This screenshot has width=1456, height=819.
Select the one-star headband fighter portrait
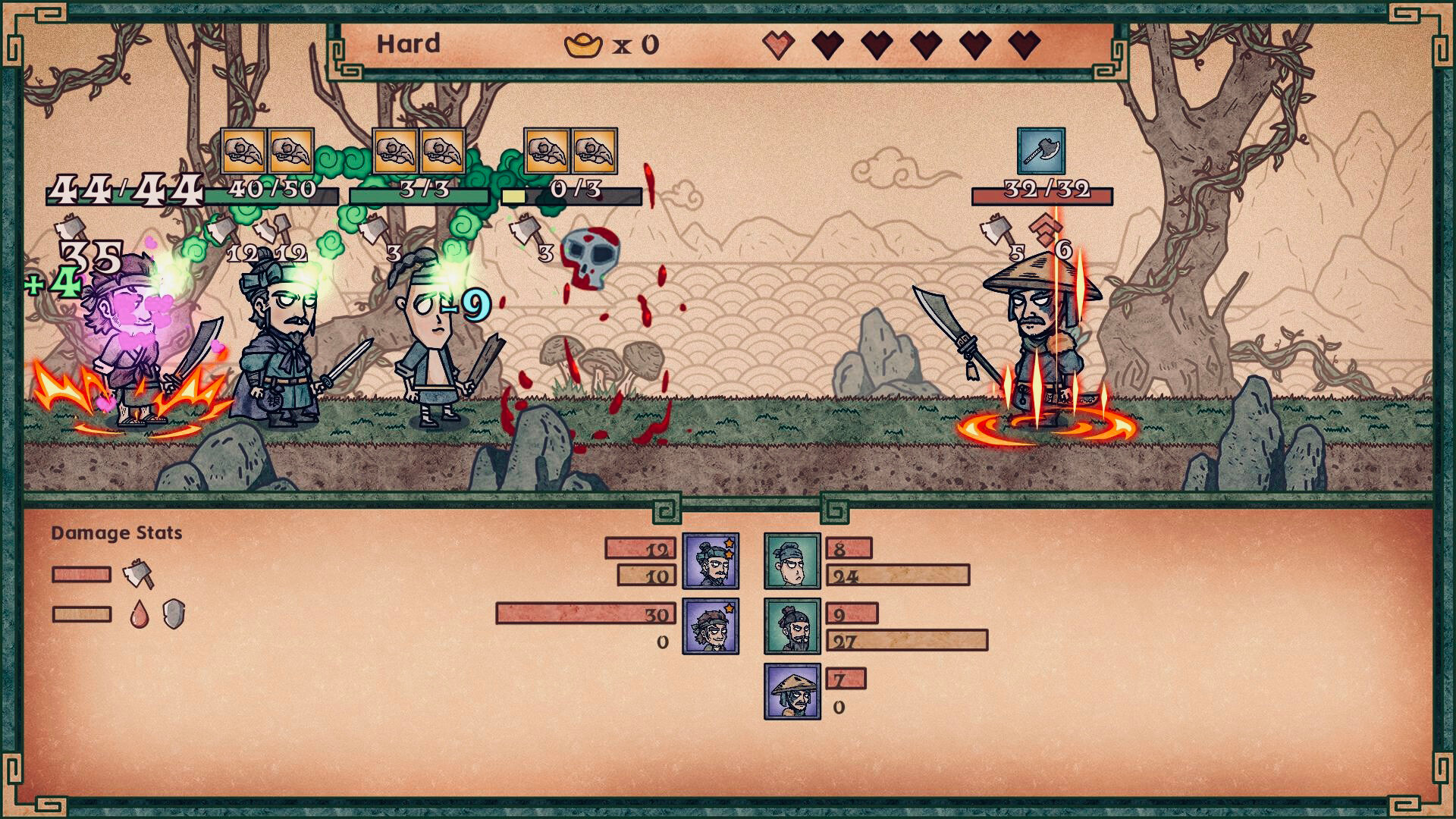(711, 626)
